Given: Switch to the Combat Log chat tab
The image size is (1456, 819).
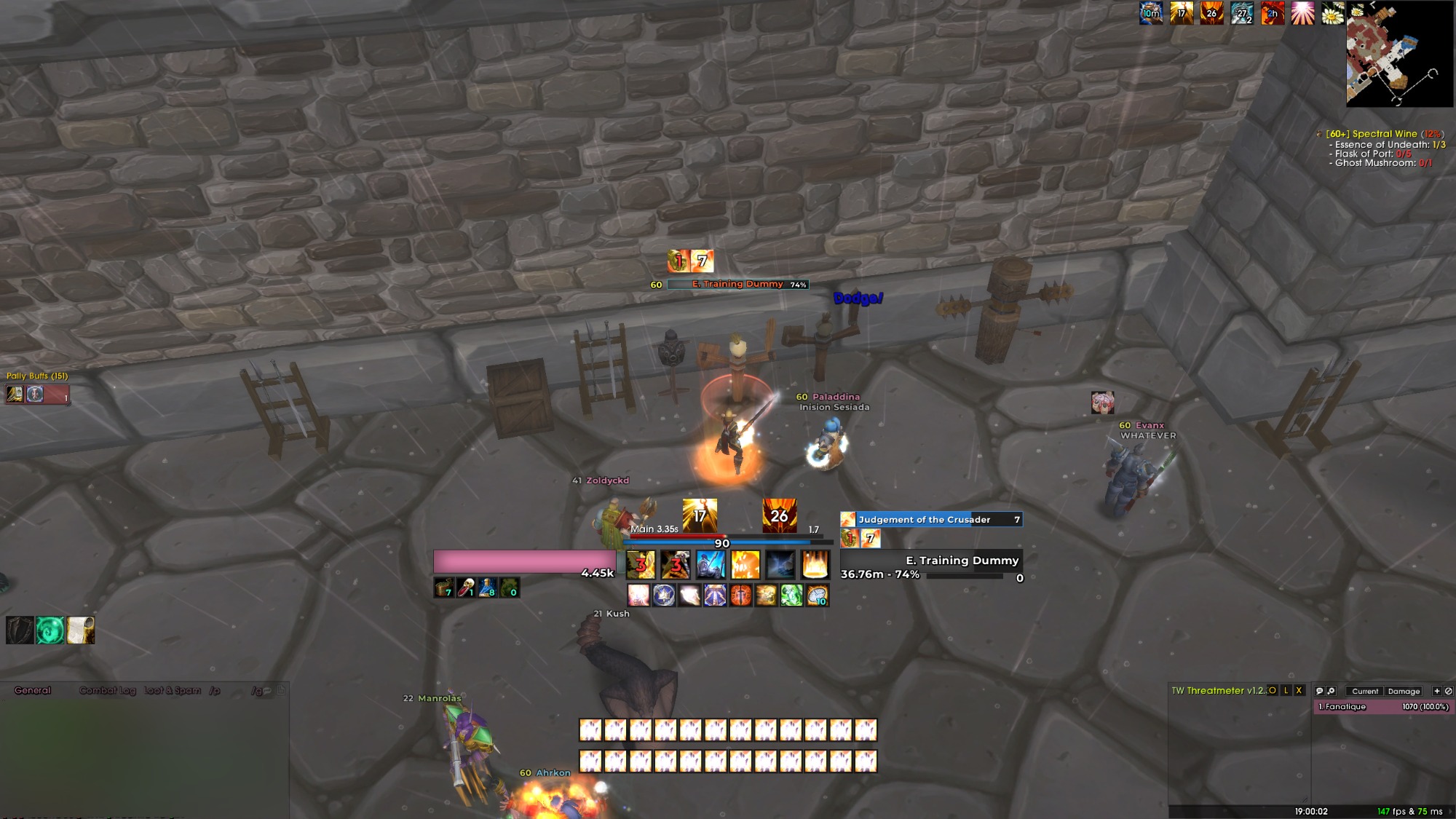Looking at the screenshot, I should (108, 690).
